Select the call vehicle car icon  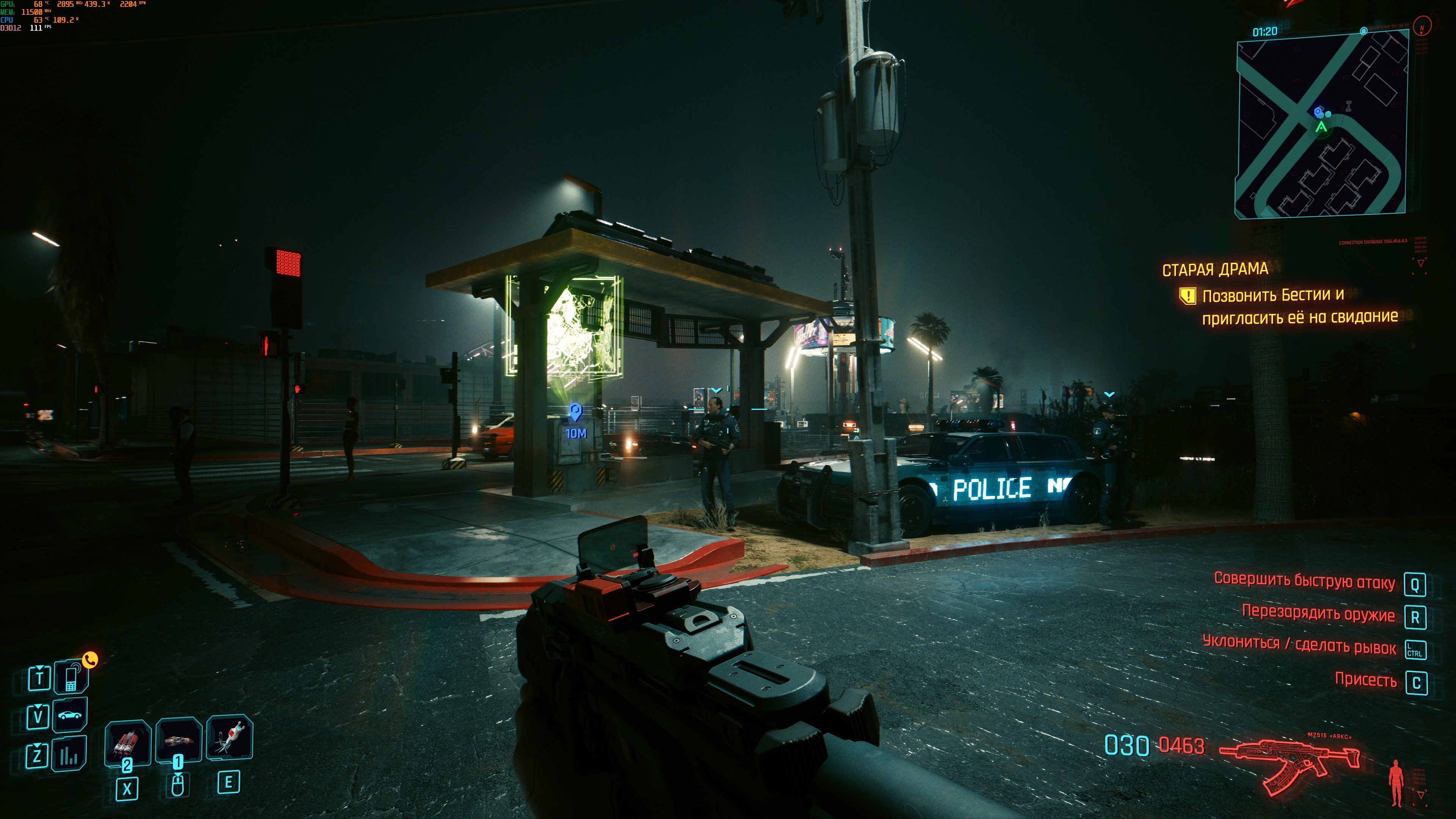point(69,715)
